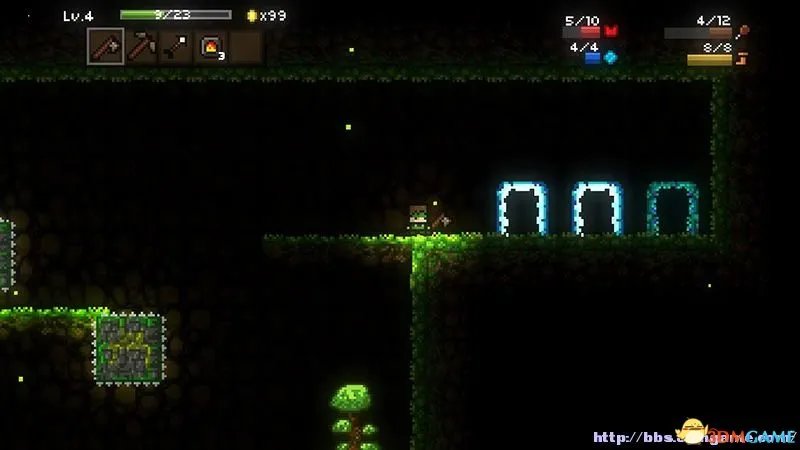The width and height of the screenshot is (800, 450).
Task: Select the furnace item slot
Action: 211,46
